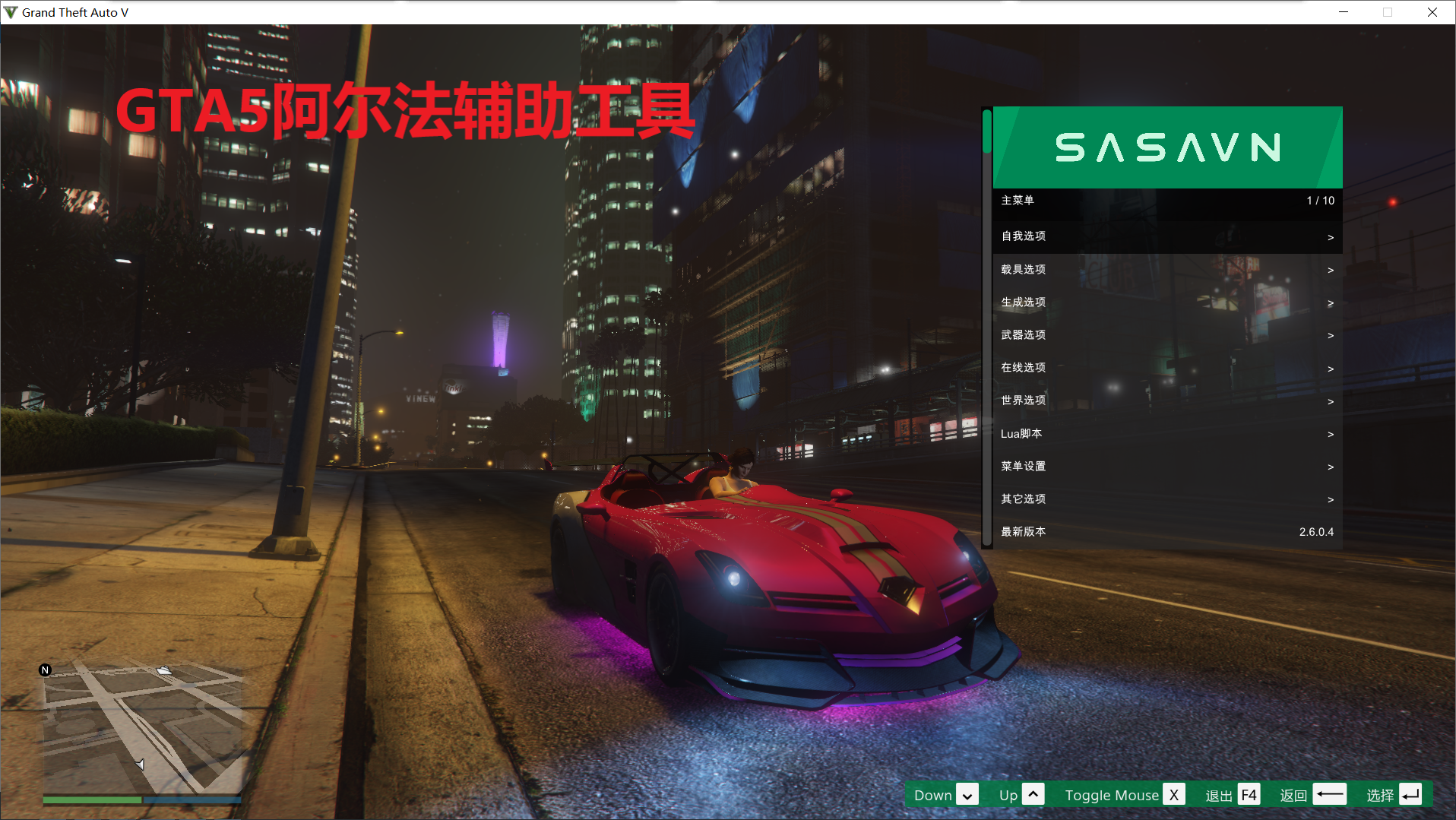The image size is (1456, 820).
Task: Click the 返回 back button
Action: coord(1293,794)
